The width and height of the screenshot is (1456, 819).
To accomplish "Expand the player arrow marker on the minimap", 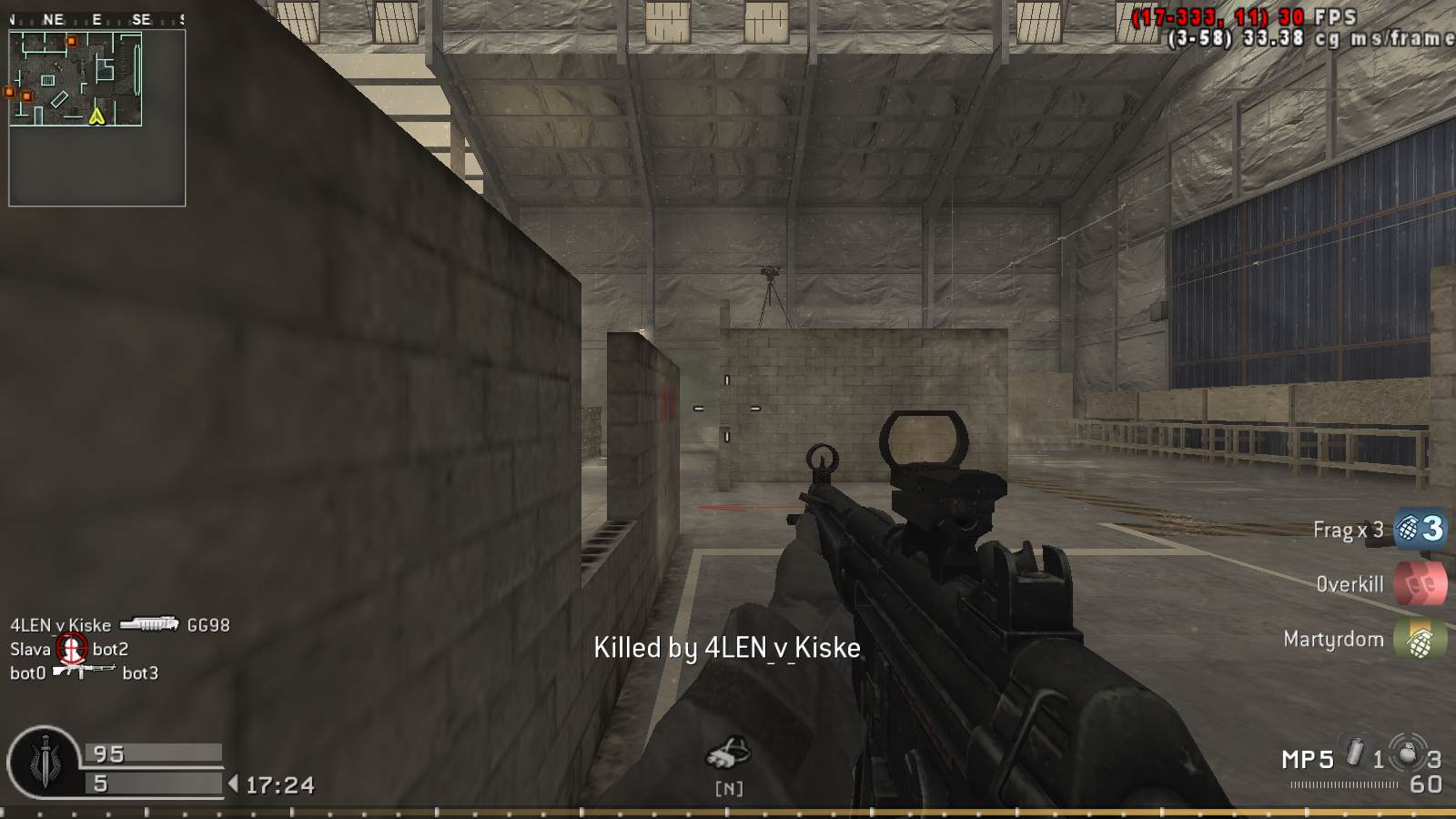I will tap(96, 116).
